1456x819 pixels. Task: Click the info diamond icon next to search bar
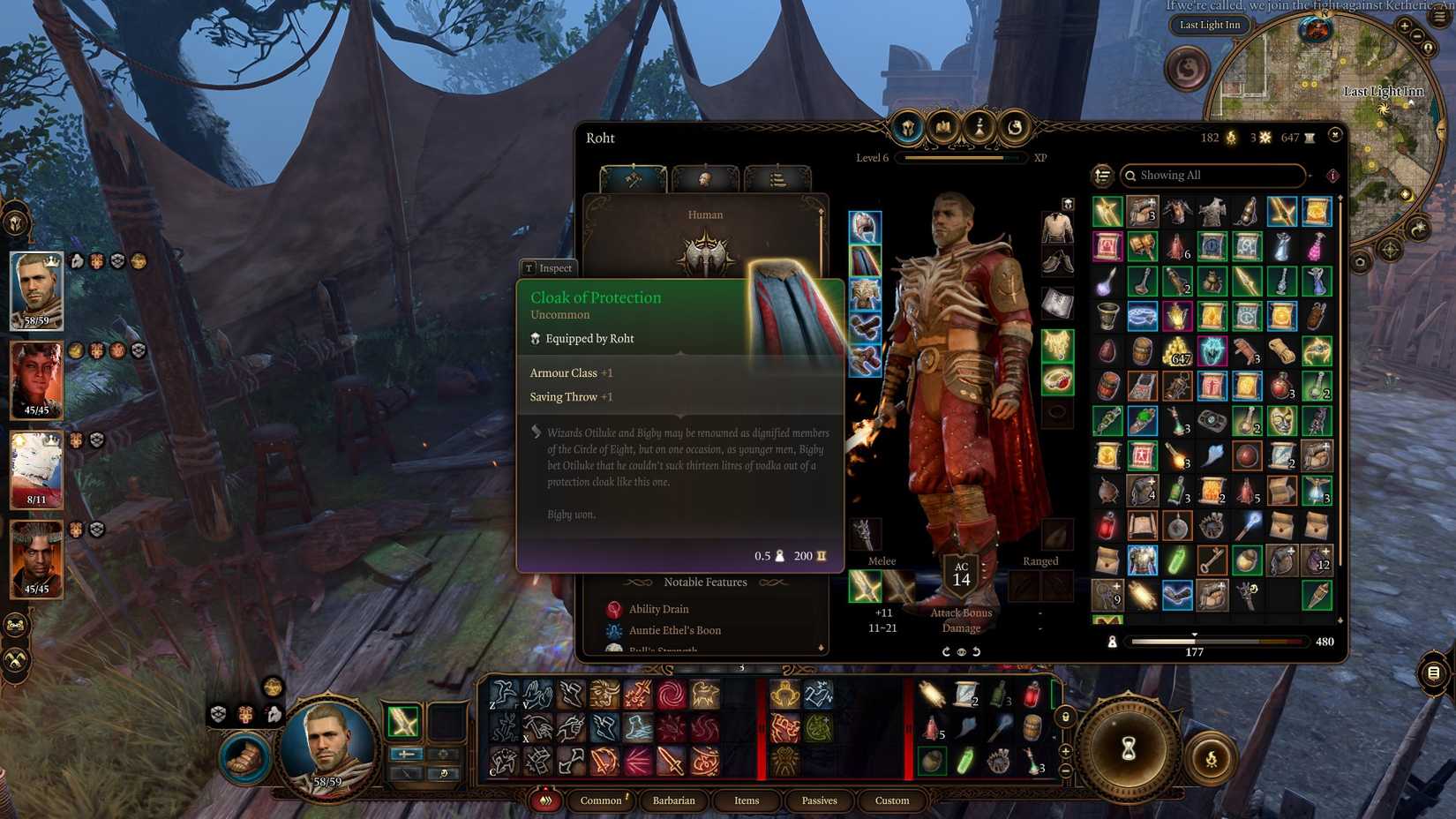coord(1332,176)
